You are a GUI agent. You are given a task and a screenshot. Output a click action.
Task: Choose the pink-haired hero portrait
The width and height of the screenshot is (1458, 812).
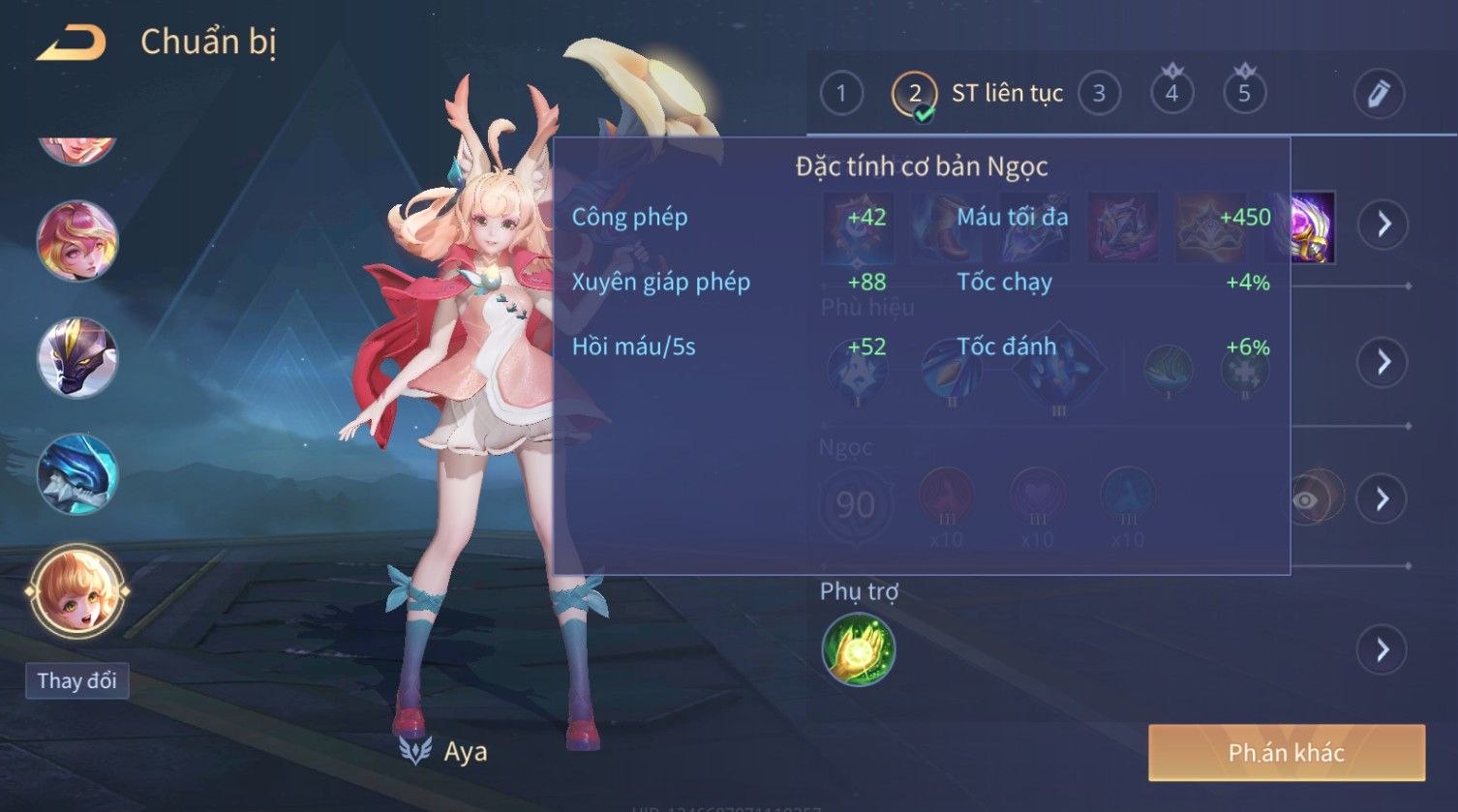[77, 241]
